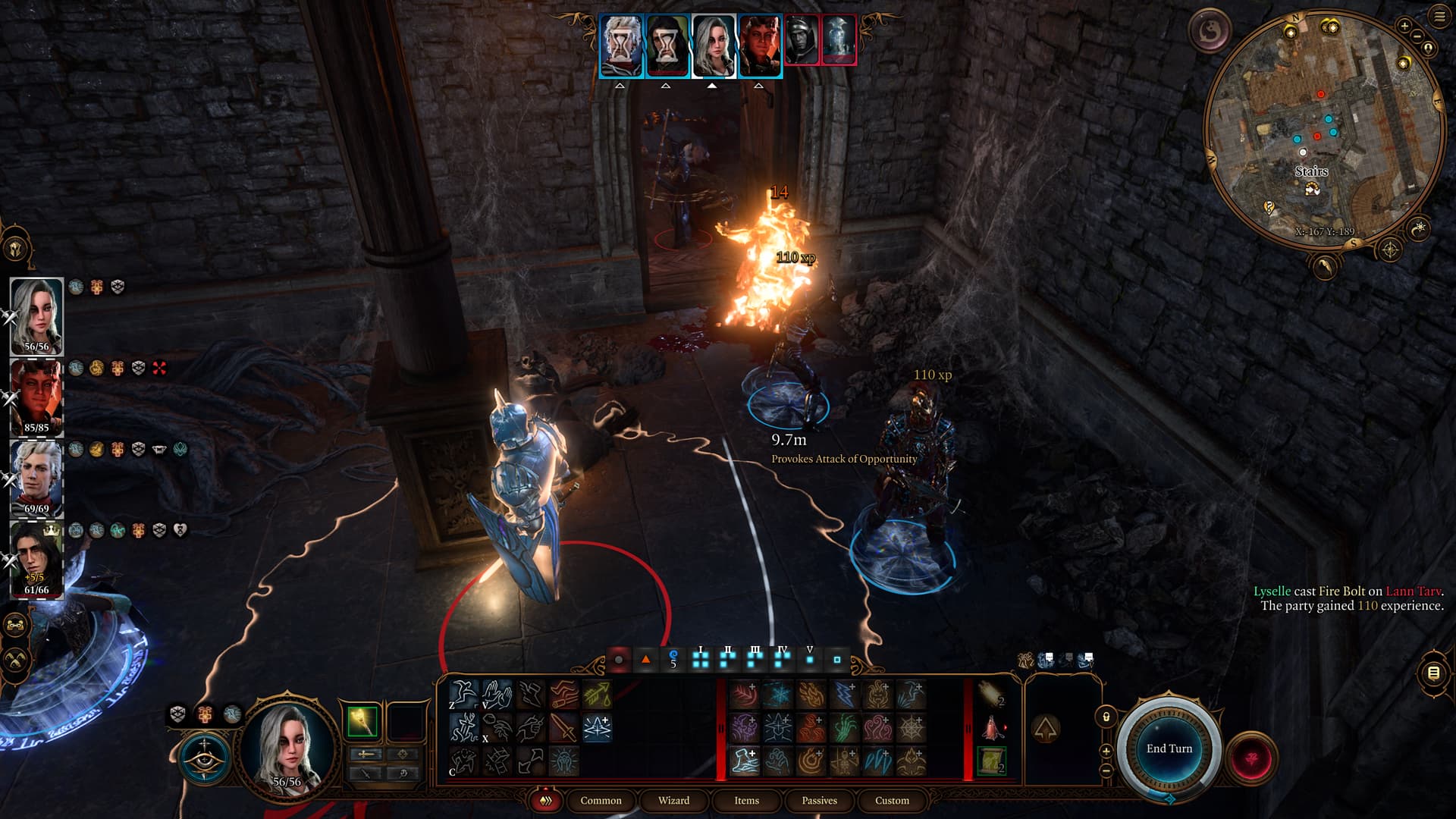Select the sword main-hand attack icon
Viewport: 1456px width, 819px height.
point(563,728)
